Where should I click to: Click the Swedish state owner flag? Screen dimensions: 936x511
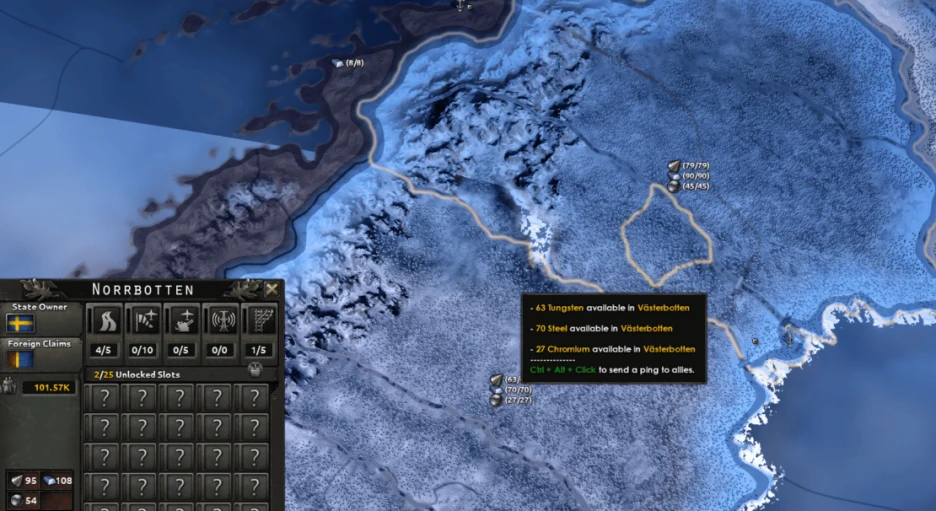[20, 323]
